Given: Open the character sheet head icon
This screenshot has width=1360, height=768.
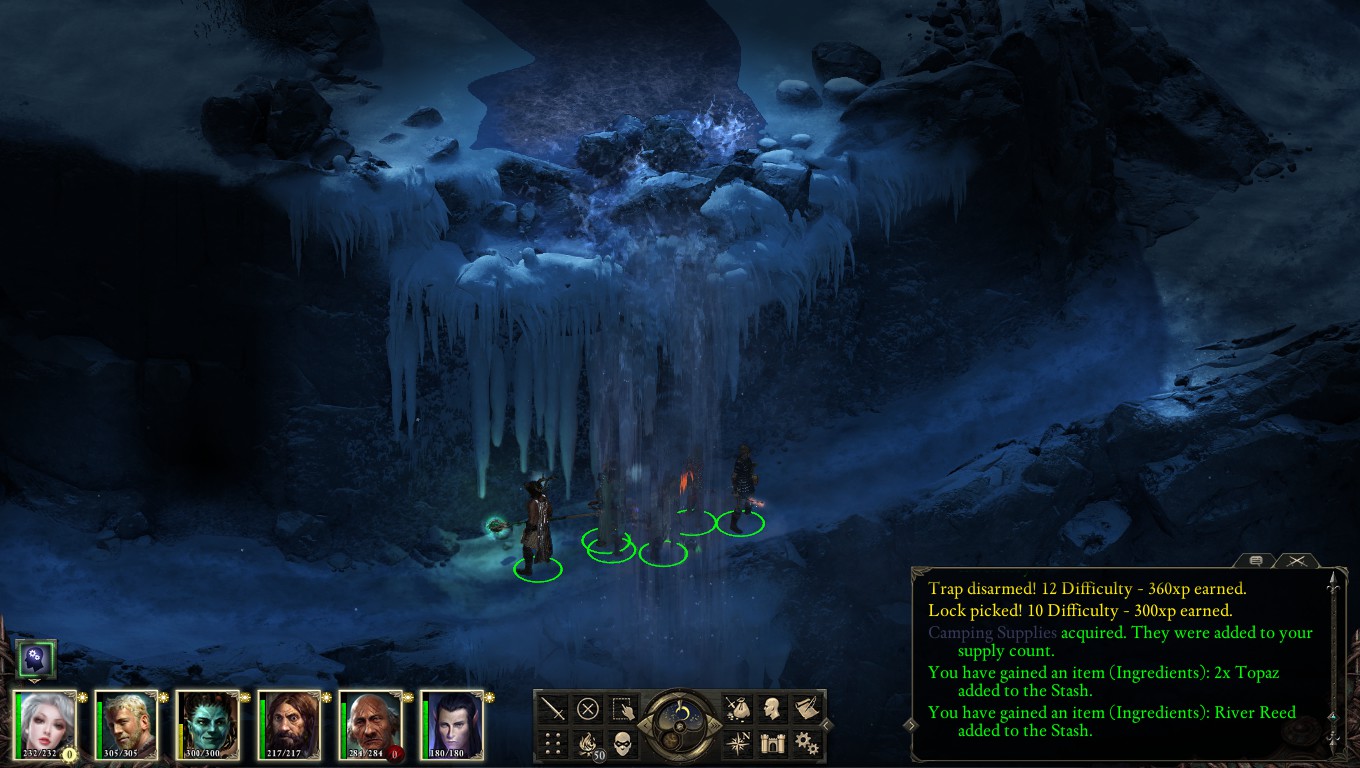Looking at the screenshot, I should tap(772, 709).
